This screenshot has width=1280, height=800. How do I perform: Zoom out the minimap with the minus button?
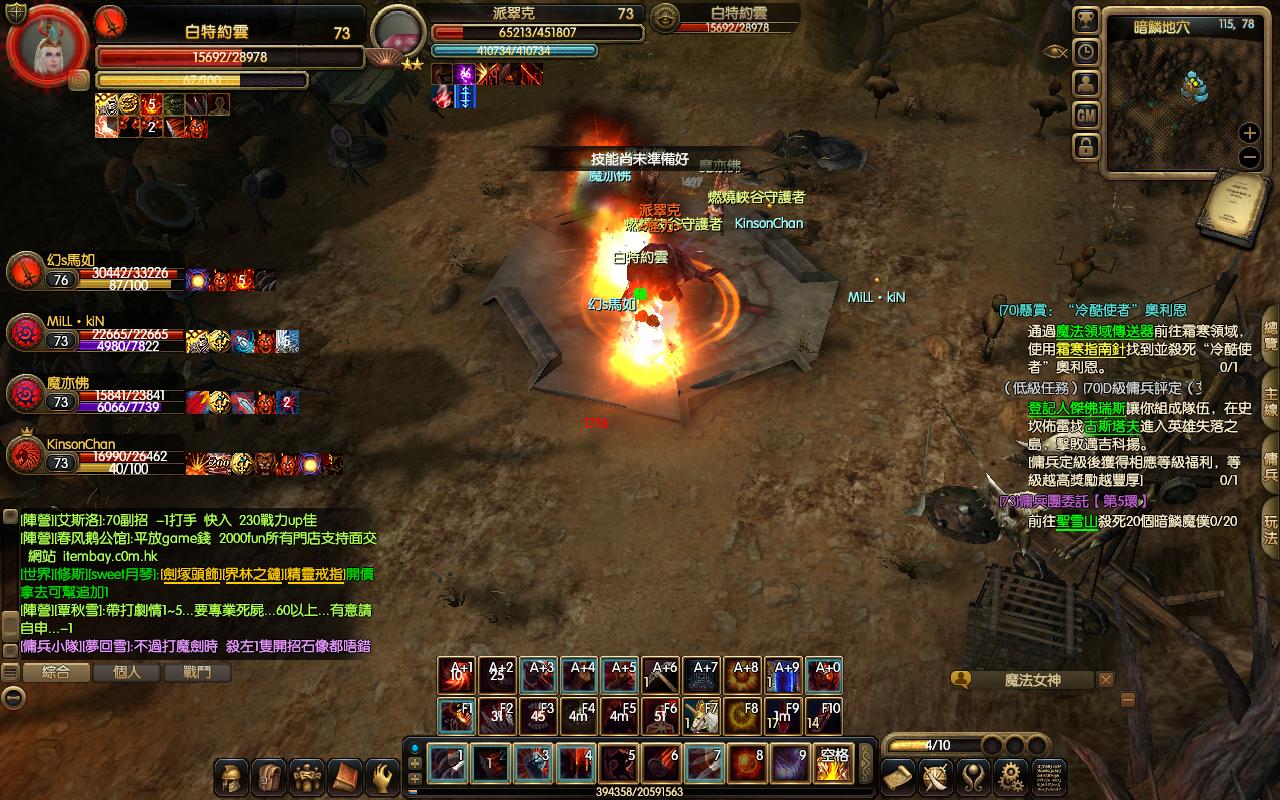click(x=1249, y=157)
